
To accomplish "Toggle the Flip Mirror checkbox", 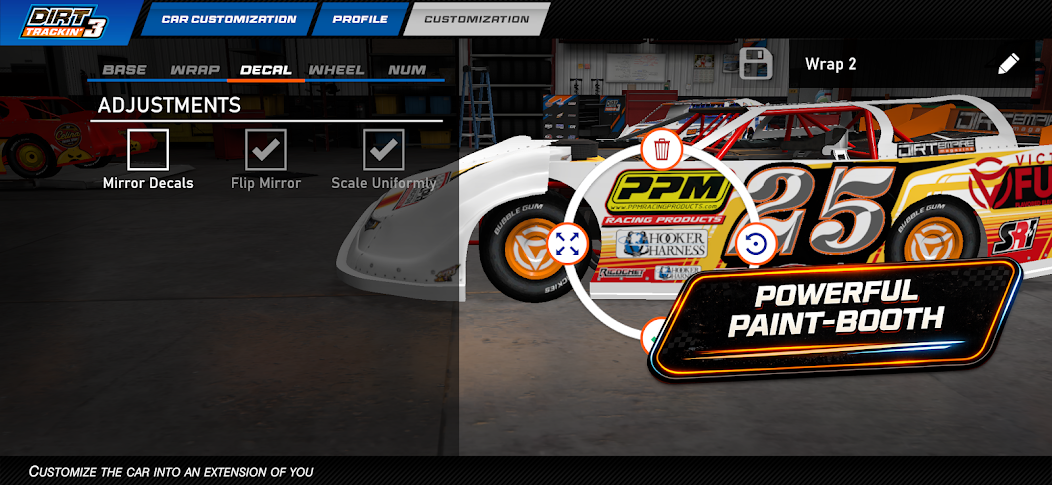I will (266, 150).
